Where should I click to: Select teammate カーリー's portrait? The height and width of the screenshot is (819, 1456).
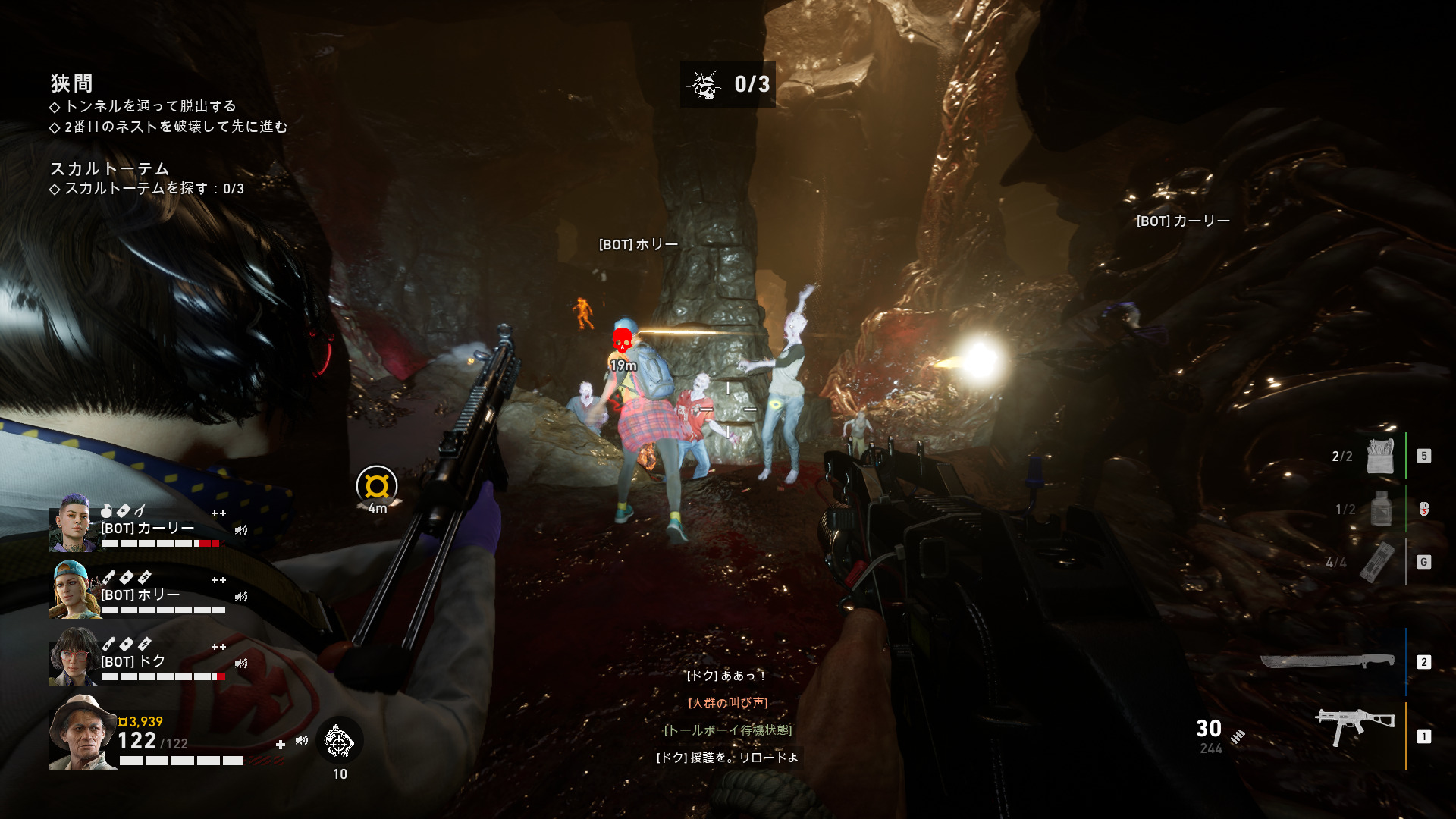(73, 522)
